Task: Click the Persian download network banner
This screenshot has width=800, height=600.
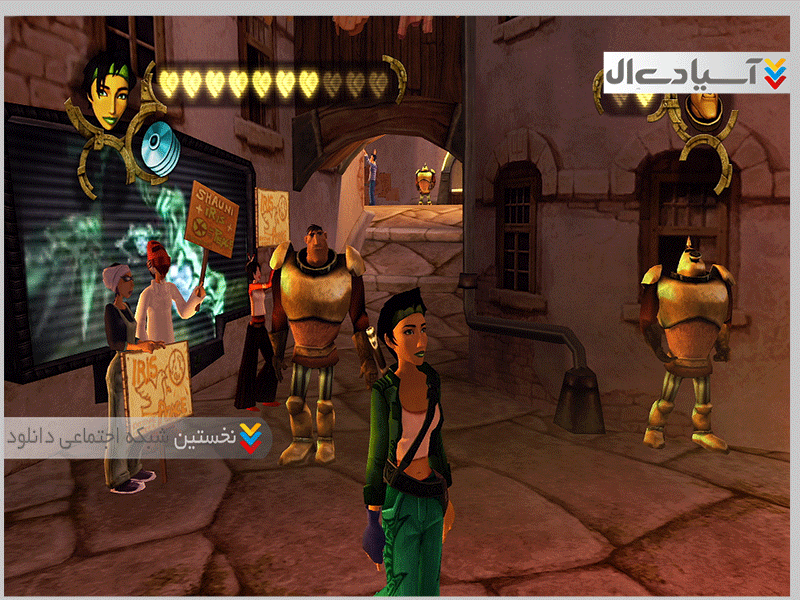Action: (137, 437)
